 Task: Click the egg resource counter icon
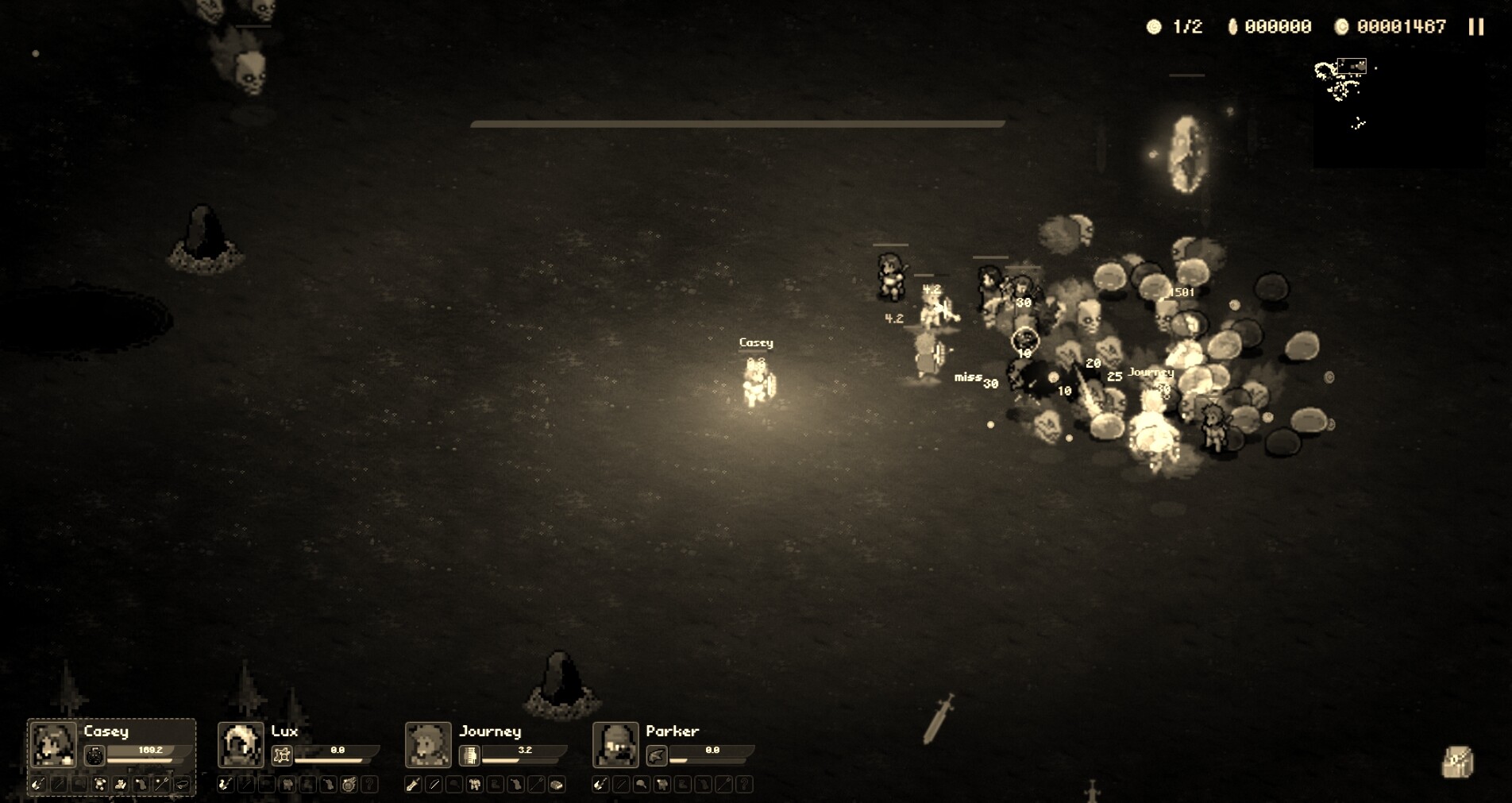click(1234, 26)
